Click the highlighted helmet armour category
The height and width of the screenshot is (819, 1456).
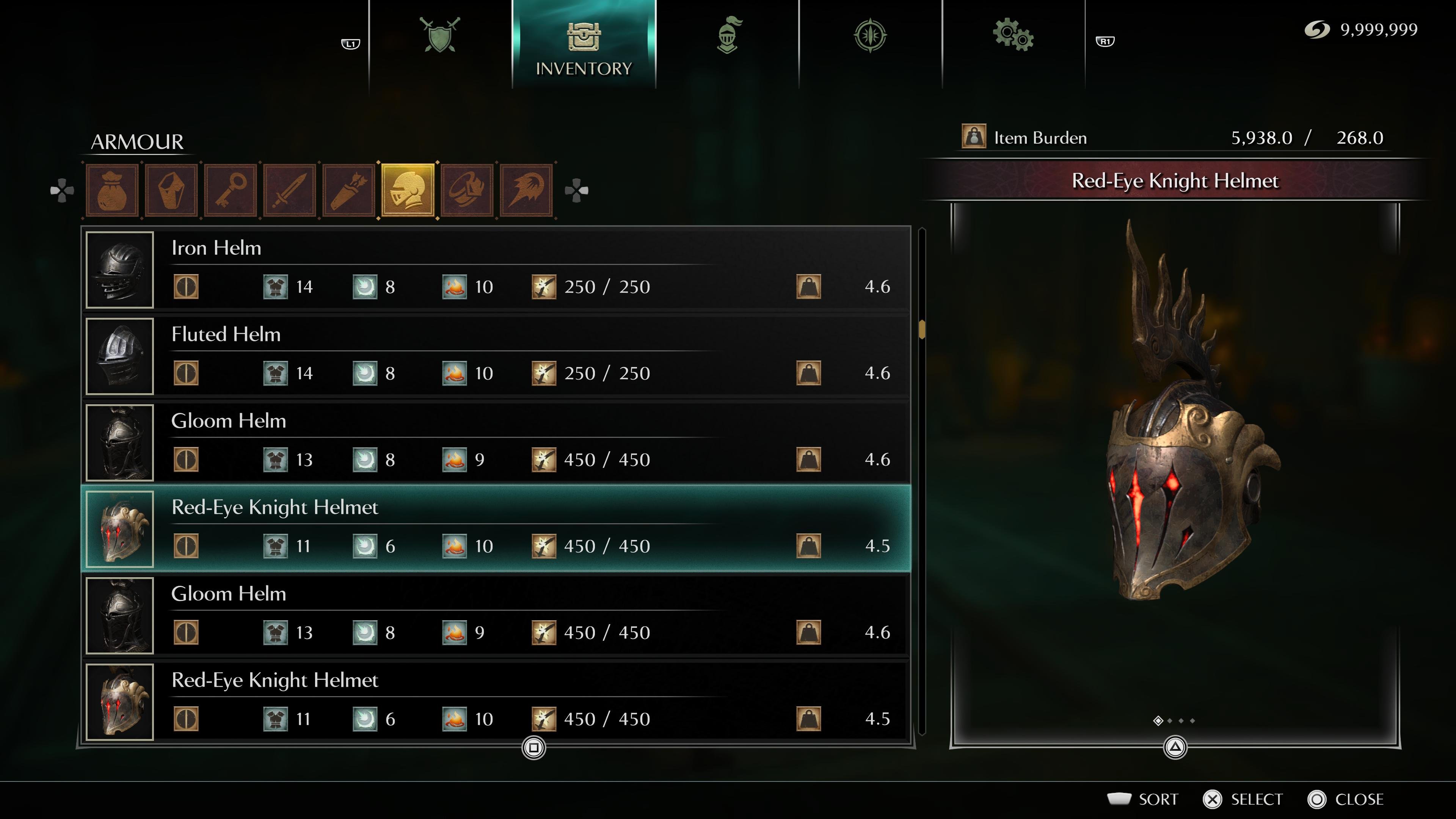tap(408, 190)
